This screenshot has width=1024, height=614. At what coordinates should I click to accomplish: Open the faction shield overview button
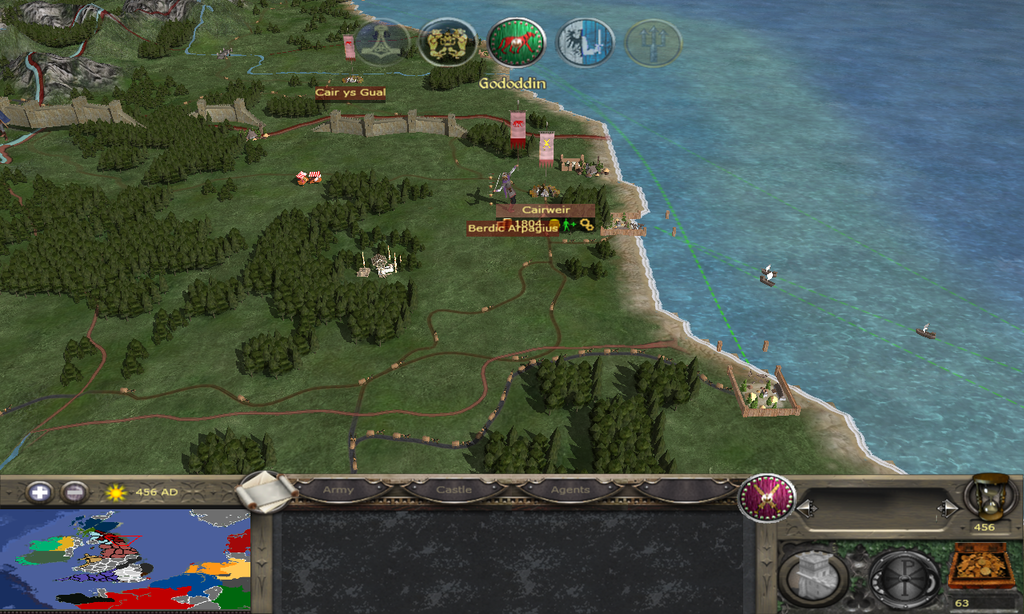[x=767, y=498]
